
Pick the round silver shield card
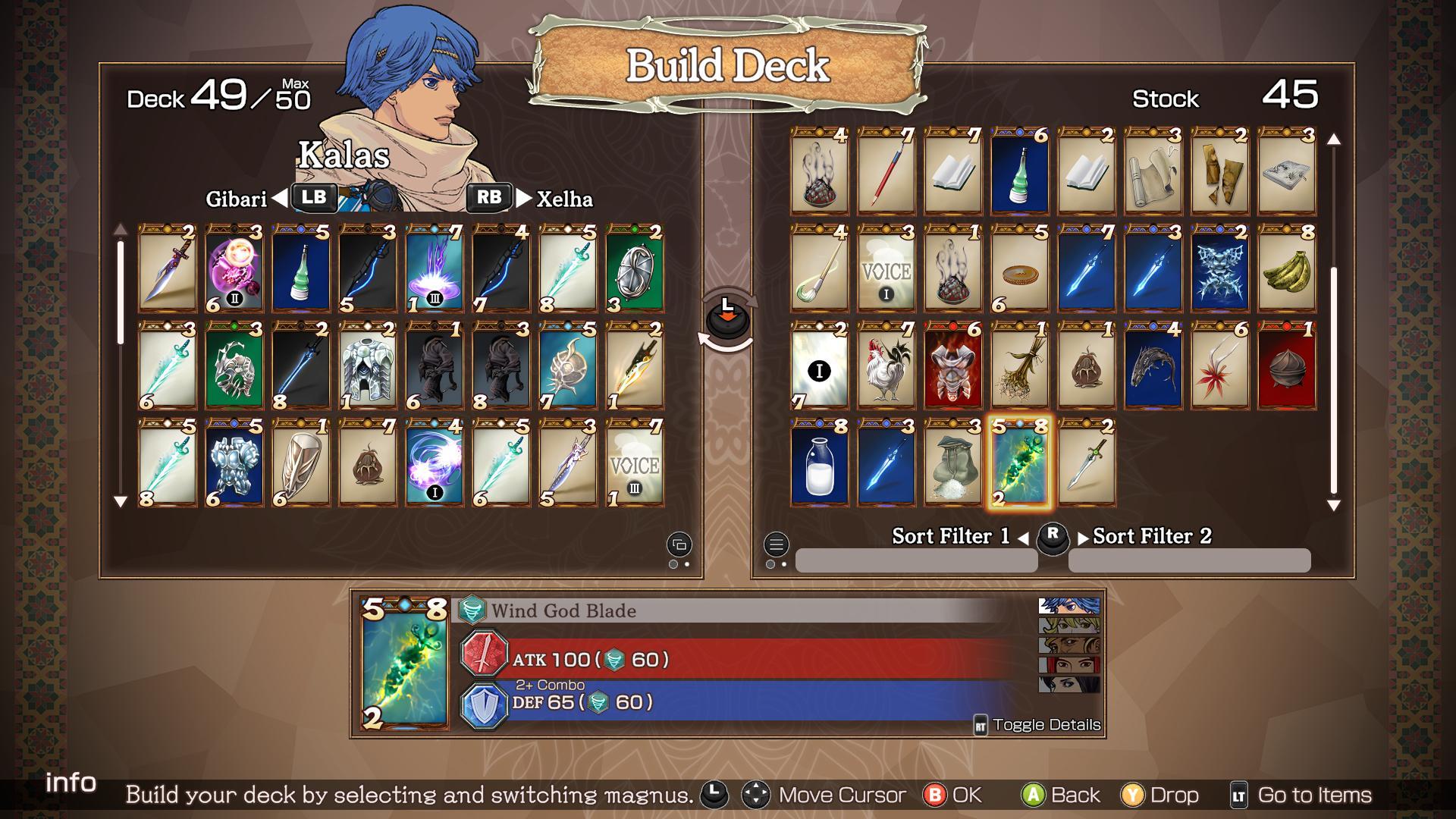[x=635, y=268]
